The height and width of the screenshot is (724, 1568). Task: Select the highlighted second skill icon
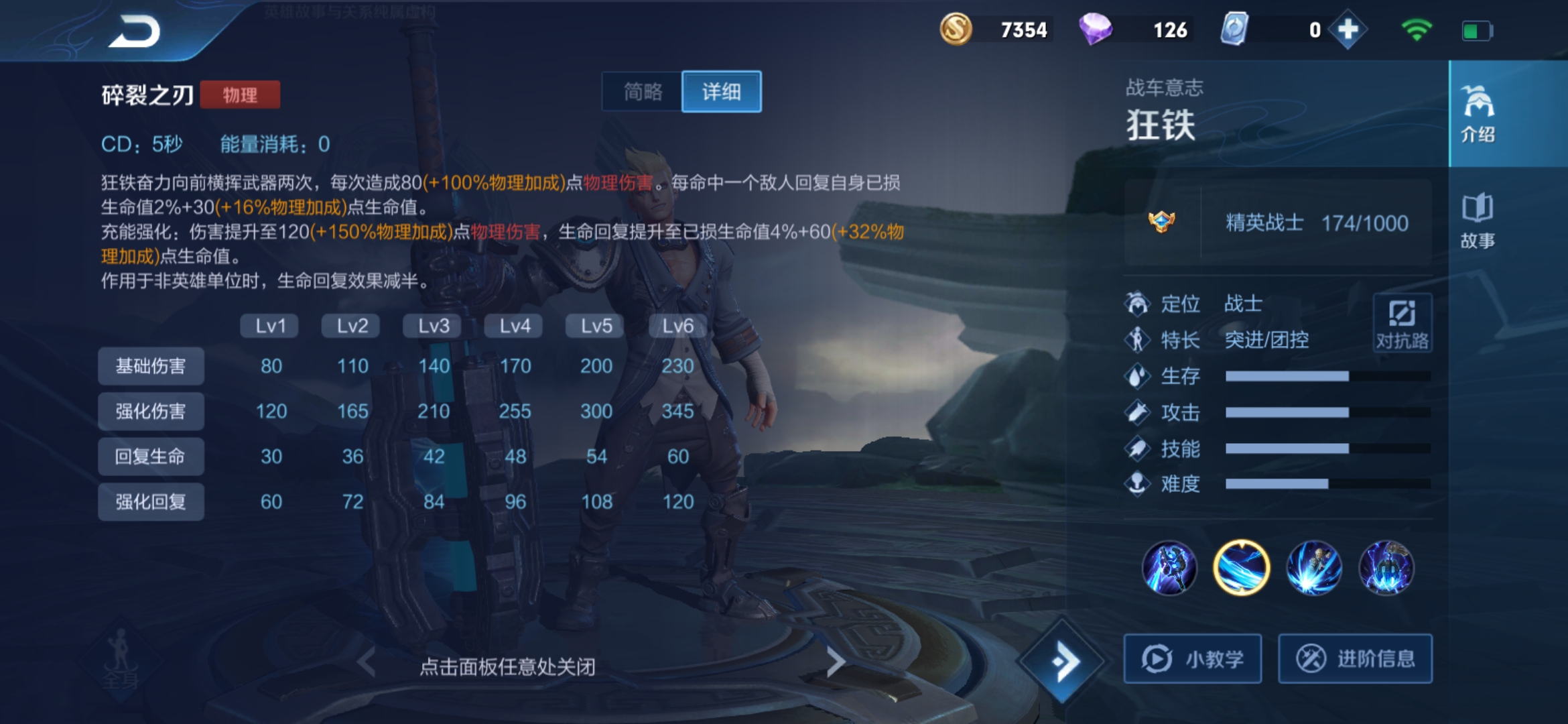pyautogui.click(x=1241, y=567)
